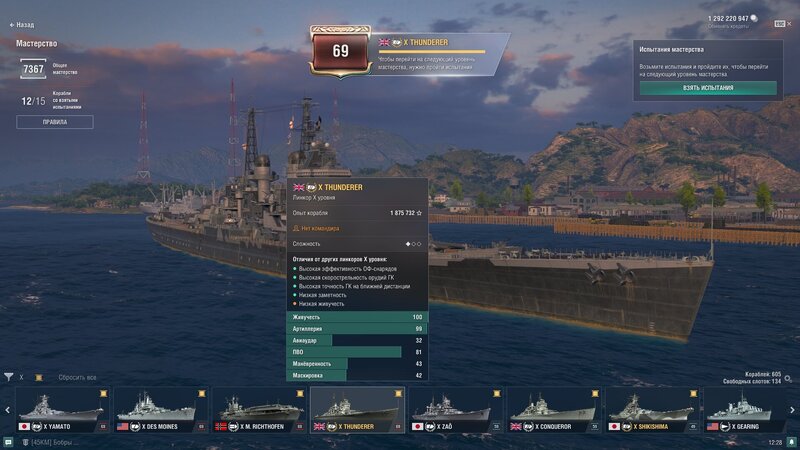Show previous ships with carousel left arrow
This screenshot has height=450, width=800.
7,410
